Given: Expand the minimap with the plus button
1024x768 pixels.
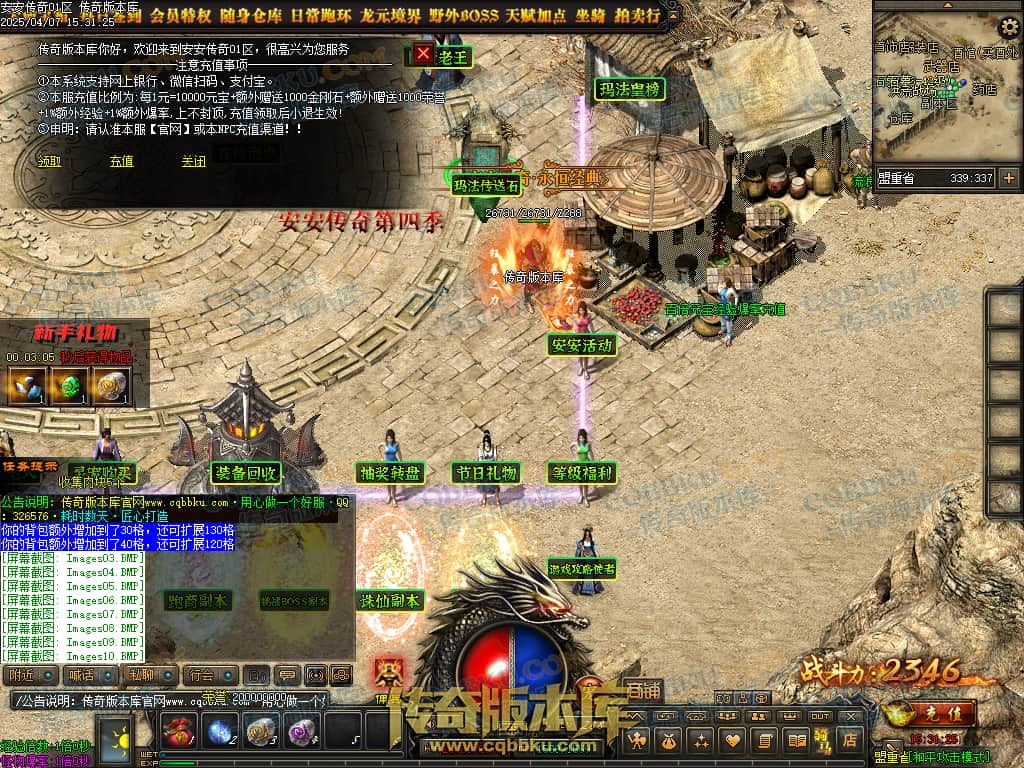Looking at the screenshot, I should (x=1008, y=178).
